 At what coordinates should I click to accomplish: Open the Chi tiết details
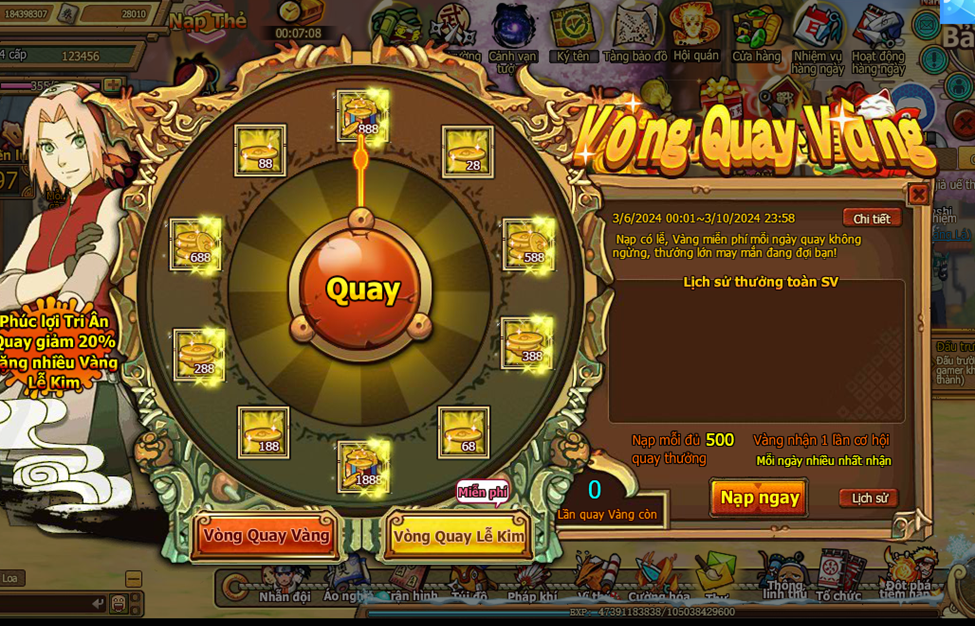pos(871,218)
